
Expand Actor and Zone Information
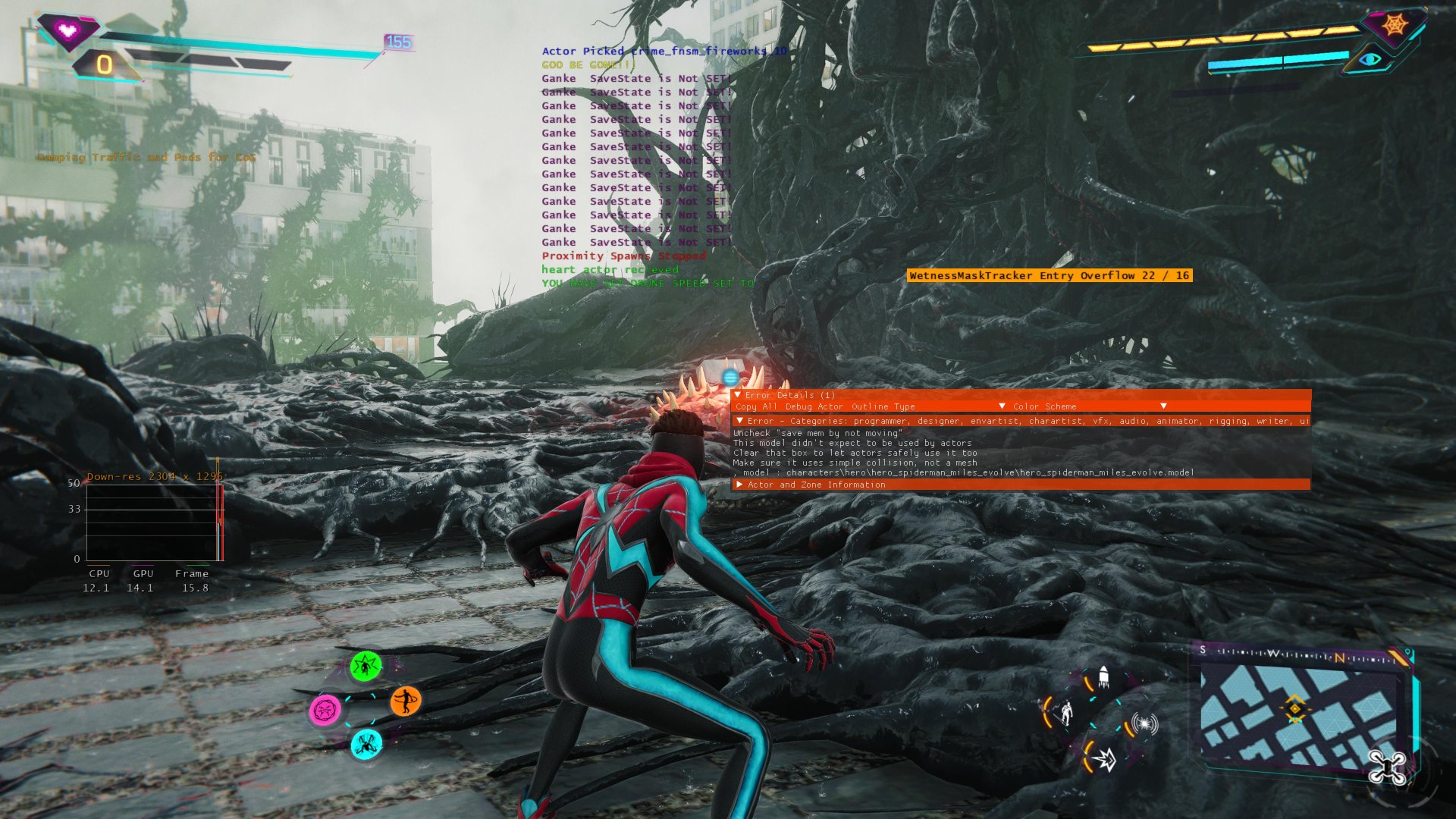740,485
